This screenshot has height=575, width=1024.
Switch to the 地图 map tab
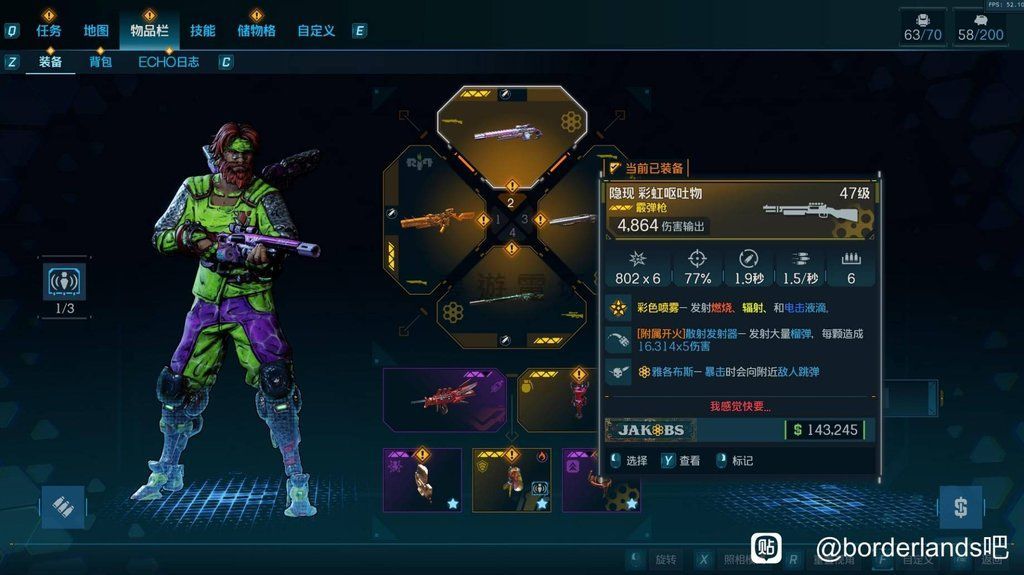(96, 31)
